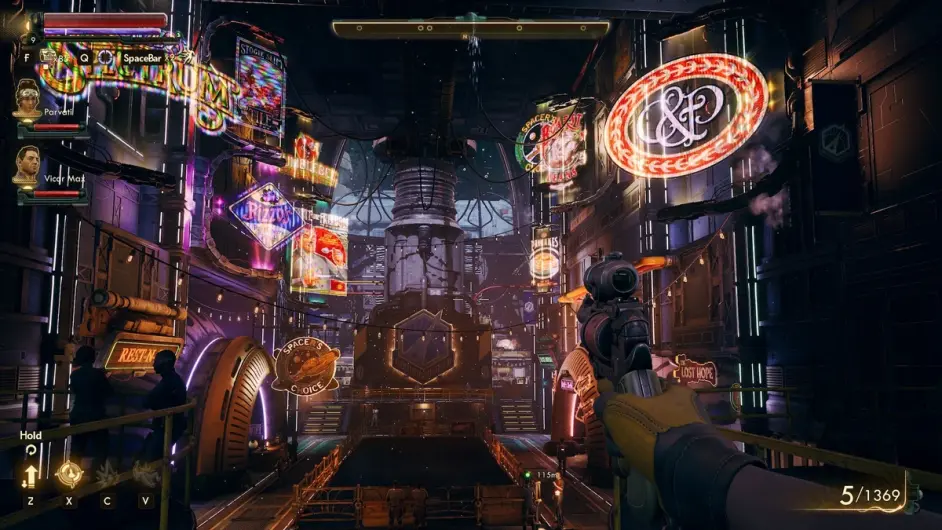
Task: Use the medical inhaler icon
Action: coord(45,58)
